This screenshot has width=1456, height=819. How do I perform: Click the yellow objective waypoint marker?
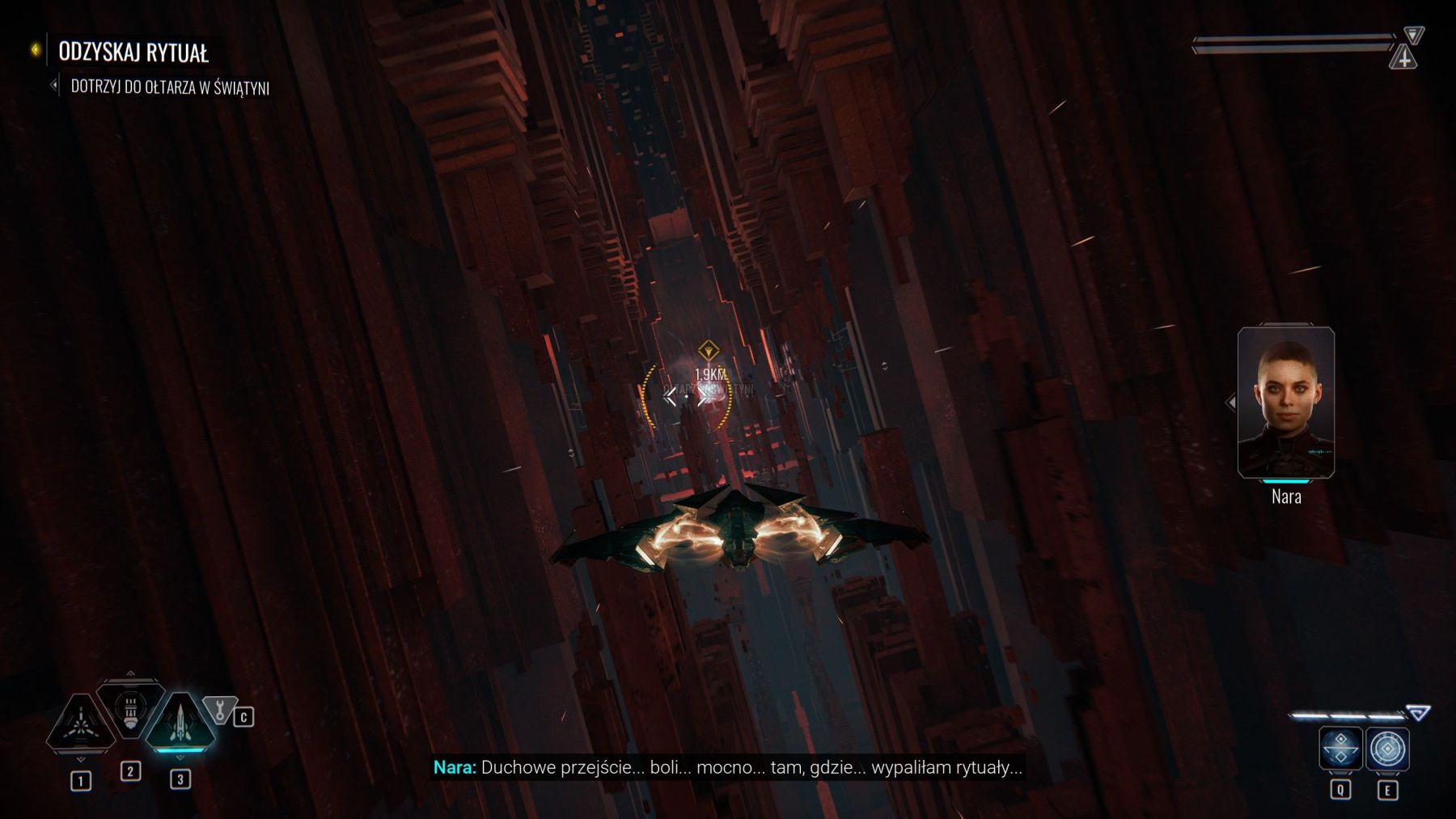click(x=709, y=351)
